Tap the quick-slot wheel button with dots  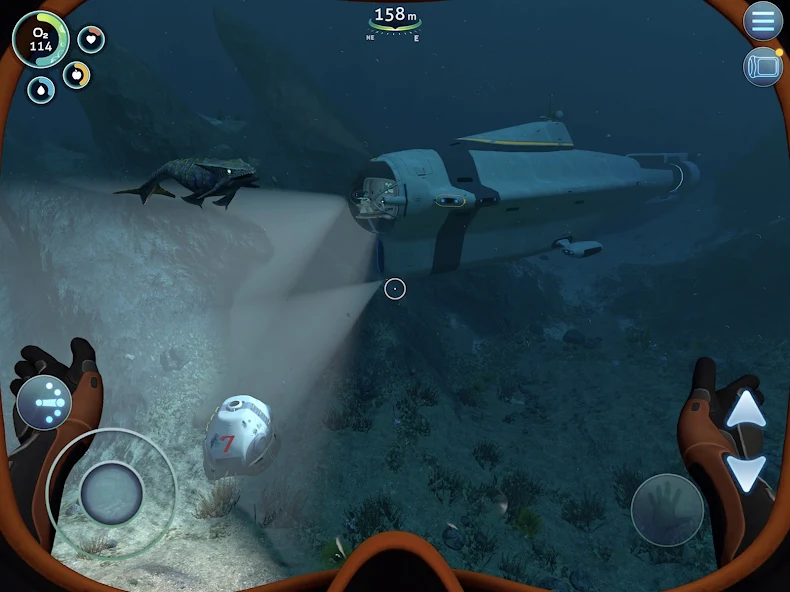(44, 402)
